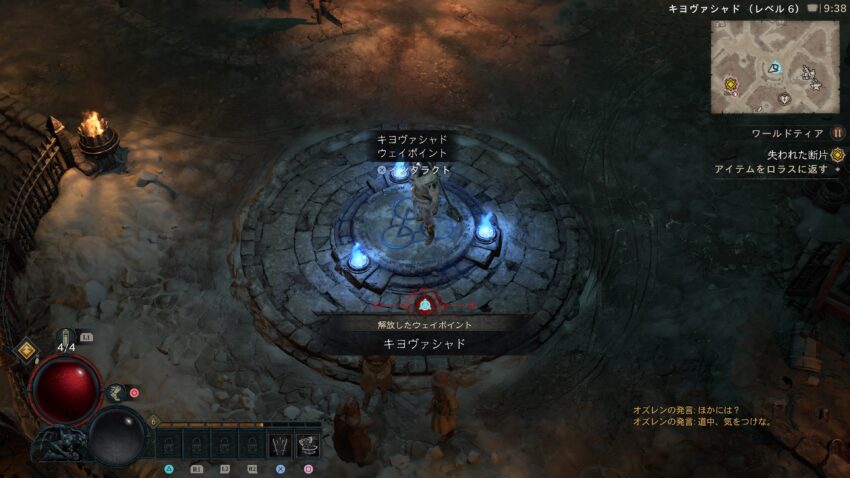Click the shield marker on the minimap
Viewport: 850px width, 478px height.
coord(784,98)
